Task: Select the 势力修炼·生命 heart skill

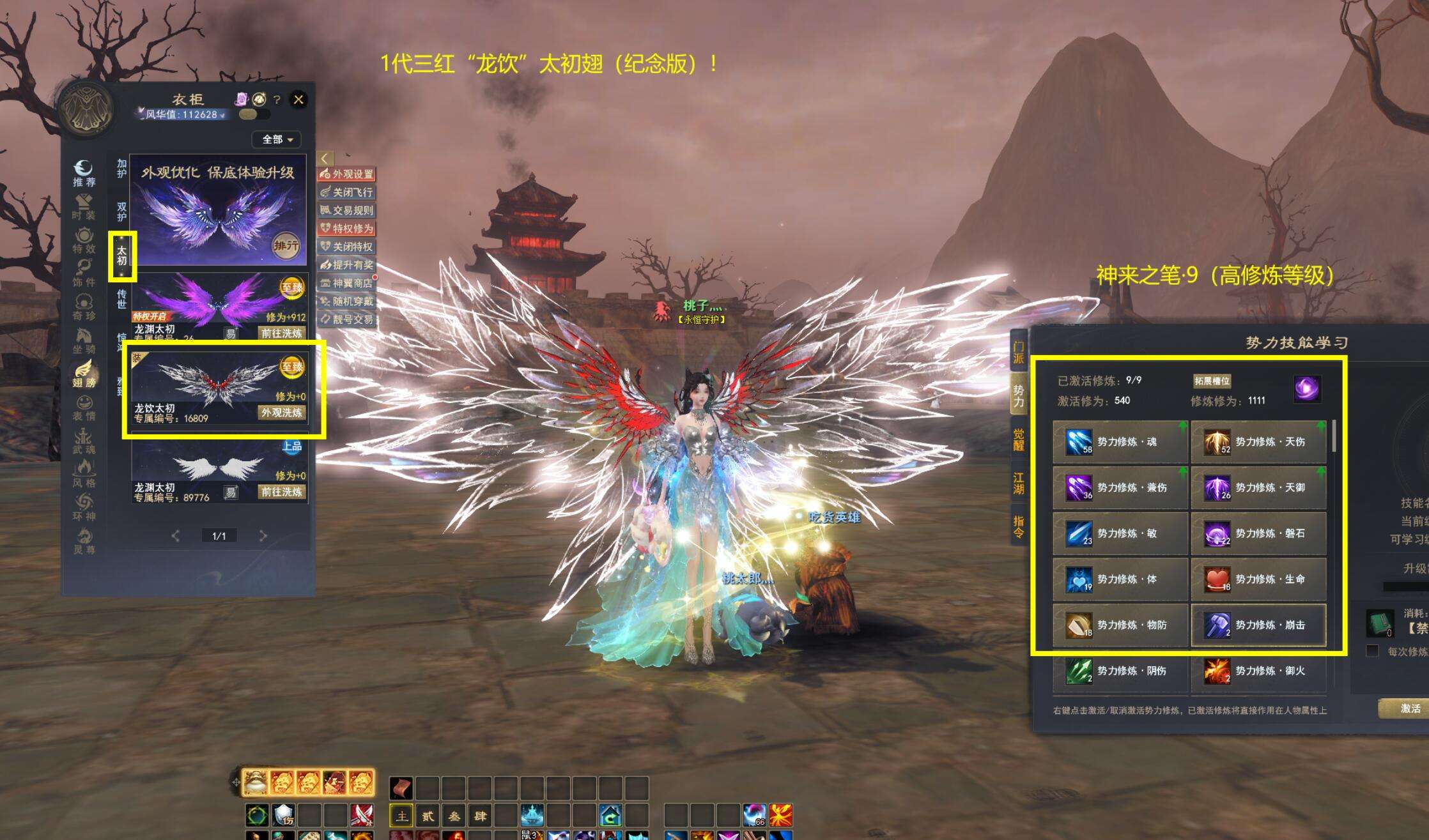Action: click(1258, 579)
